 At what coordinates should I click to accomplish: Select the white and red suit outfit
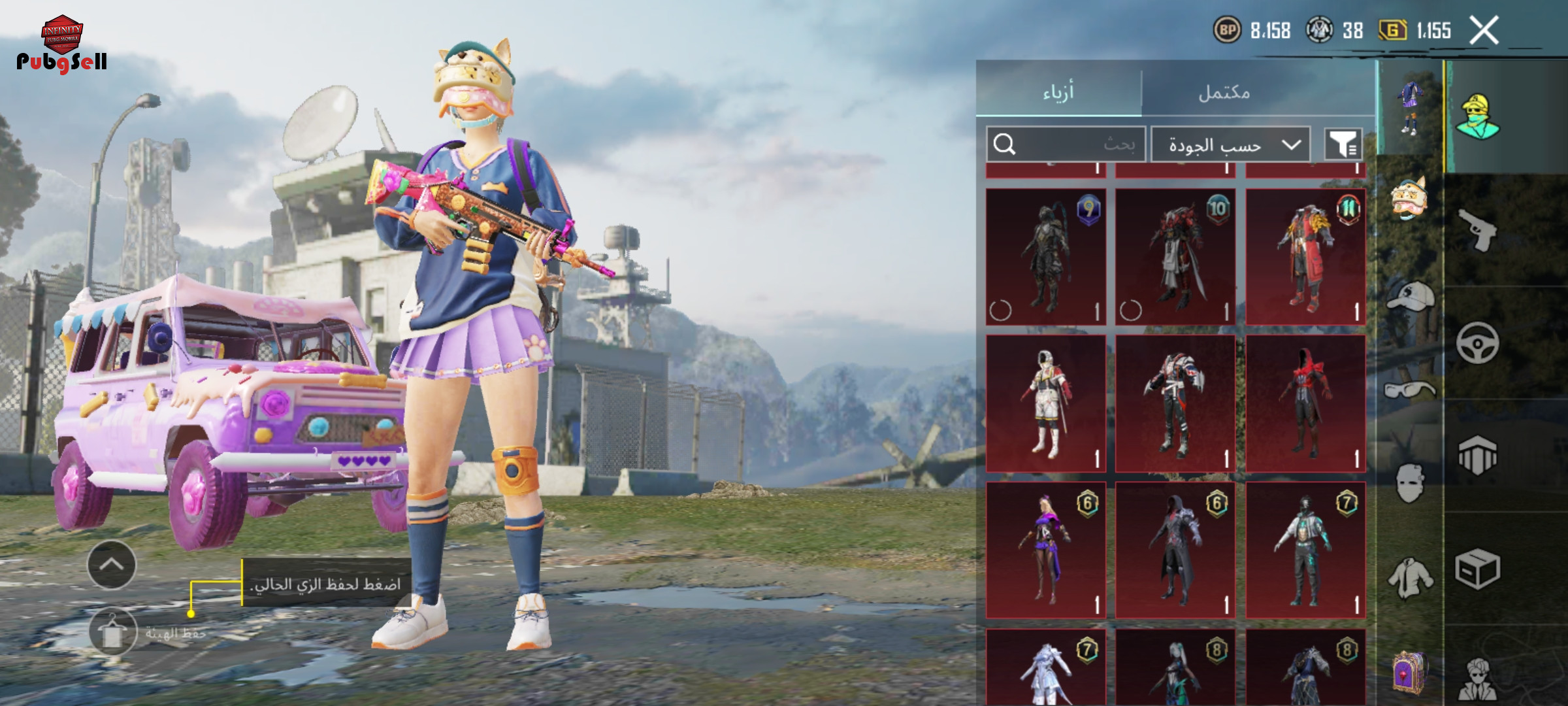[x=1045, y=403]
